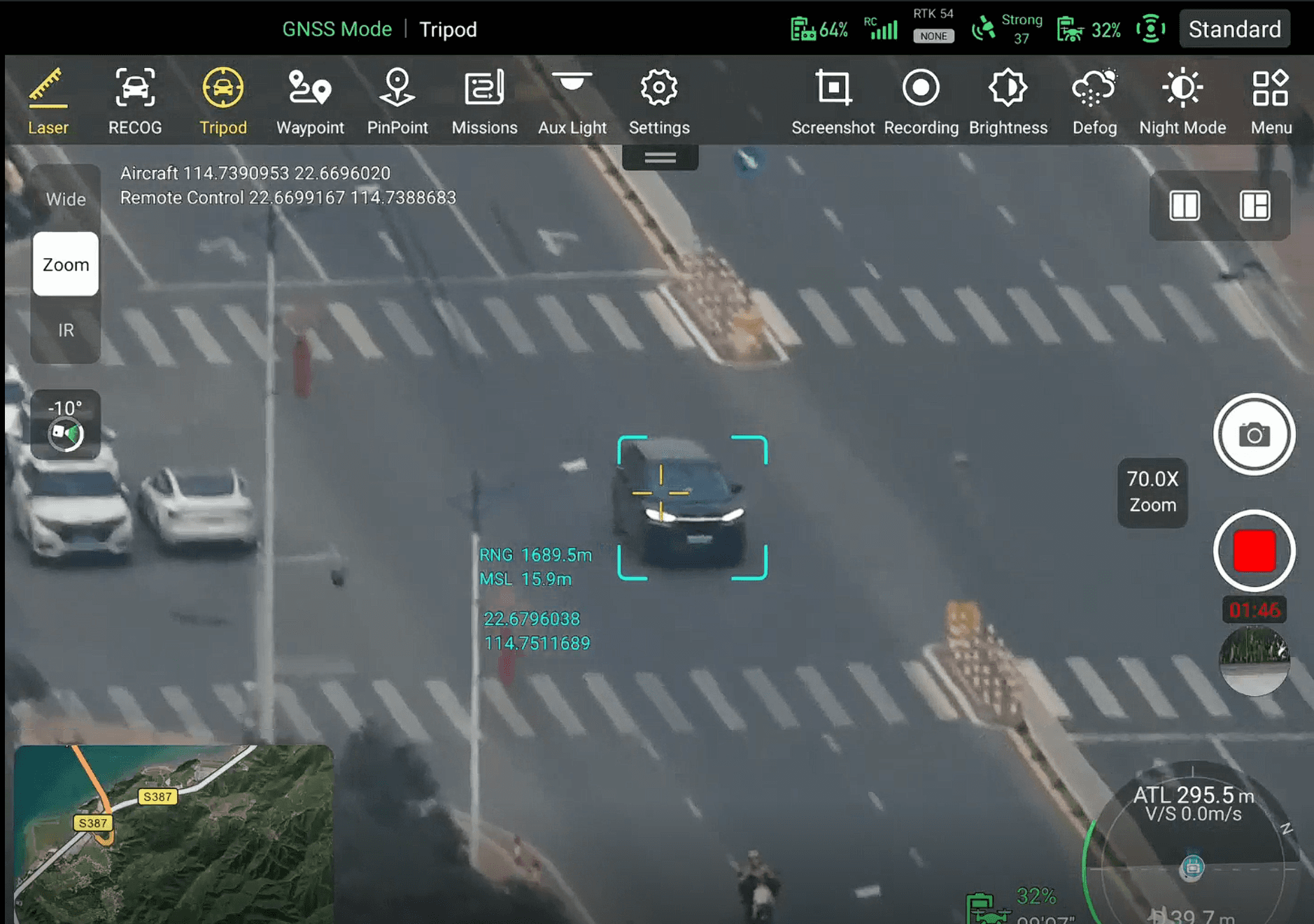
Task: Capture a Screenshot of the feed
Action: (x=833, y=100)
